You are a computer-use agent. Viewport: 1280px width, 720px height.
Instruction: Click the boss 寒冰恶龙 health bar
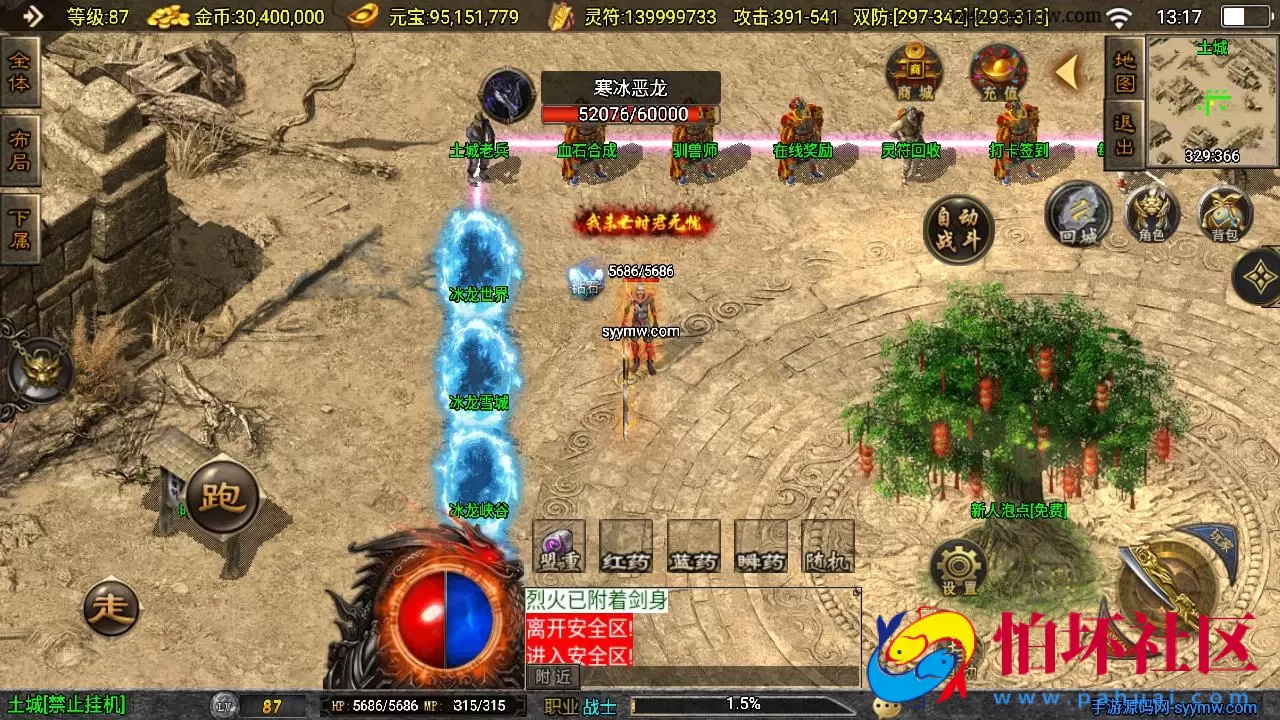coord(629,114)
